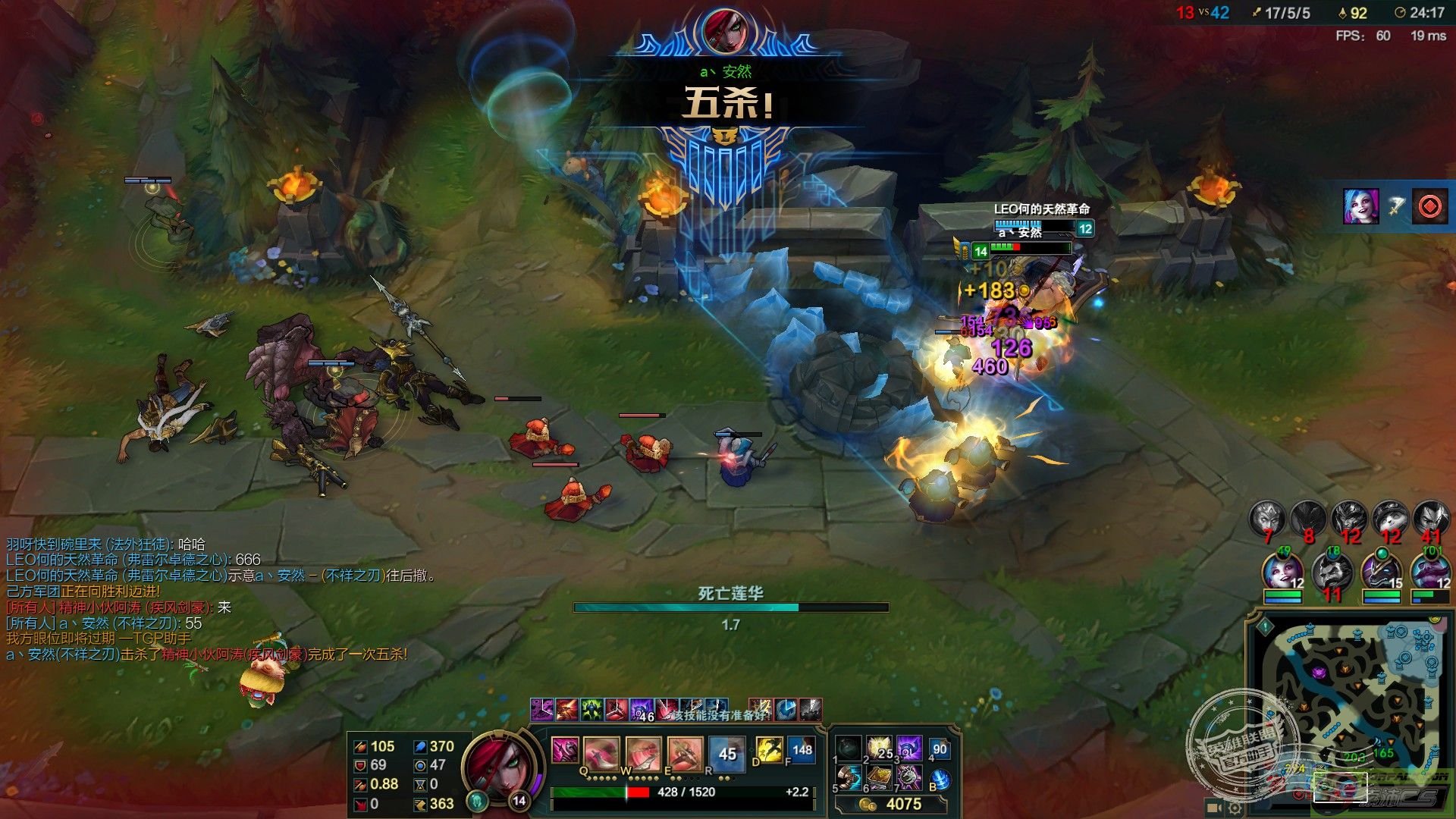
Task: Select the R ultimate showing 45 cooldown
Action: pyautogui.click(x=726, y=753)
